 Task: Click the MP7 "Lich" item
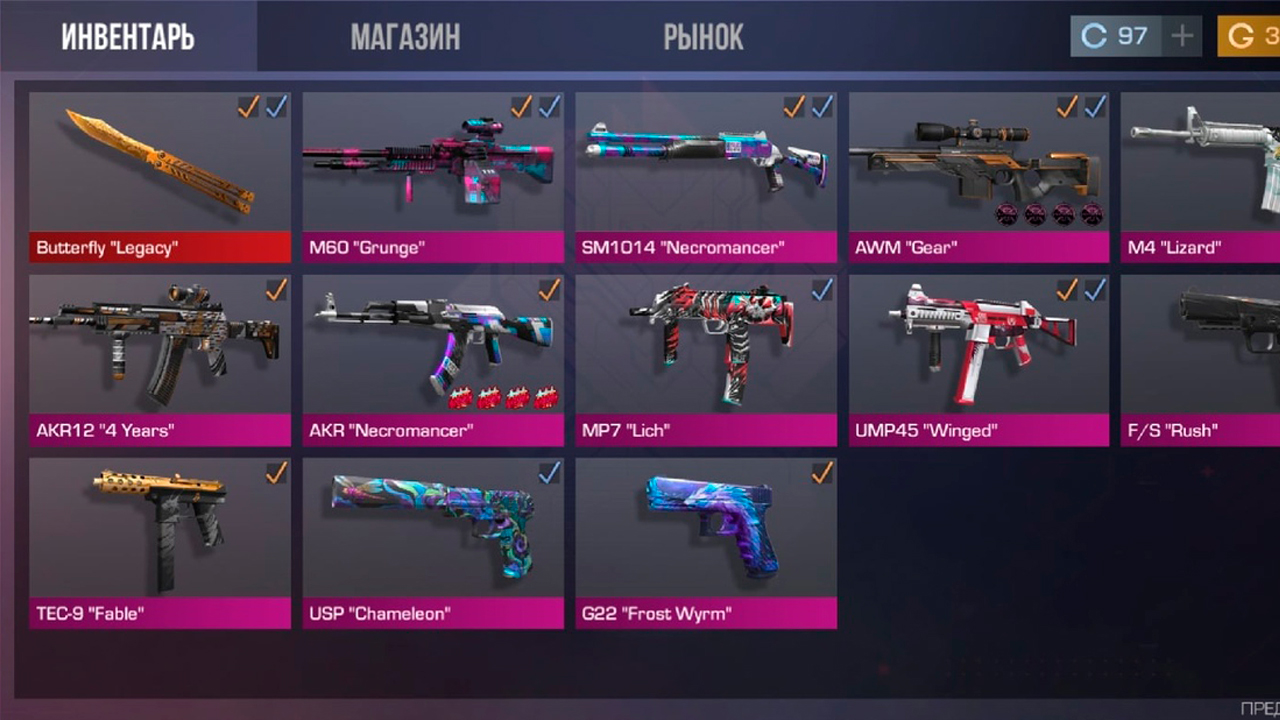pos(706,360)
